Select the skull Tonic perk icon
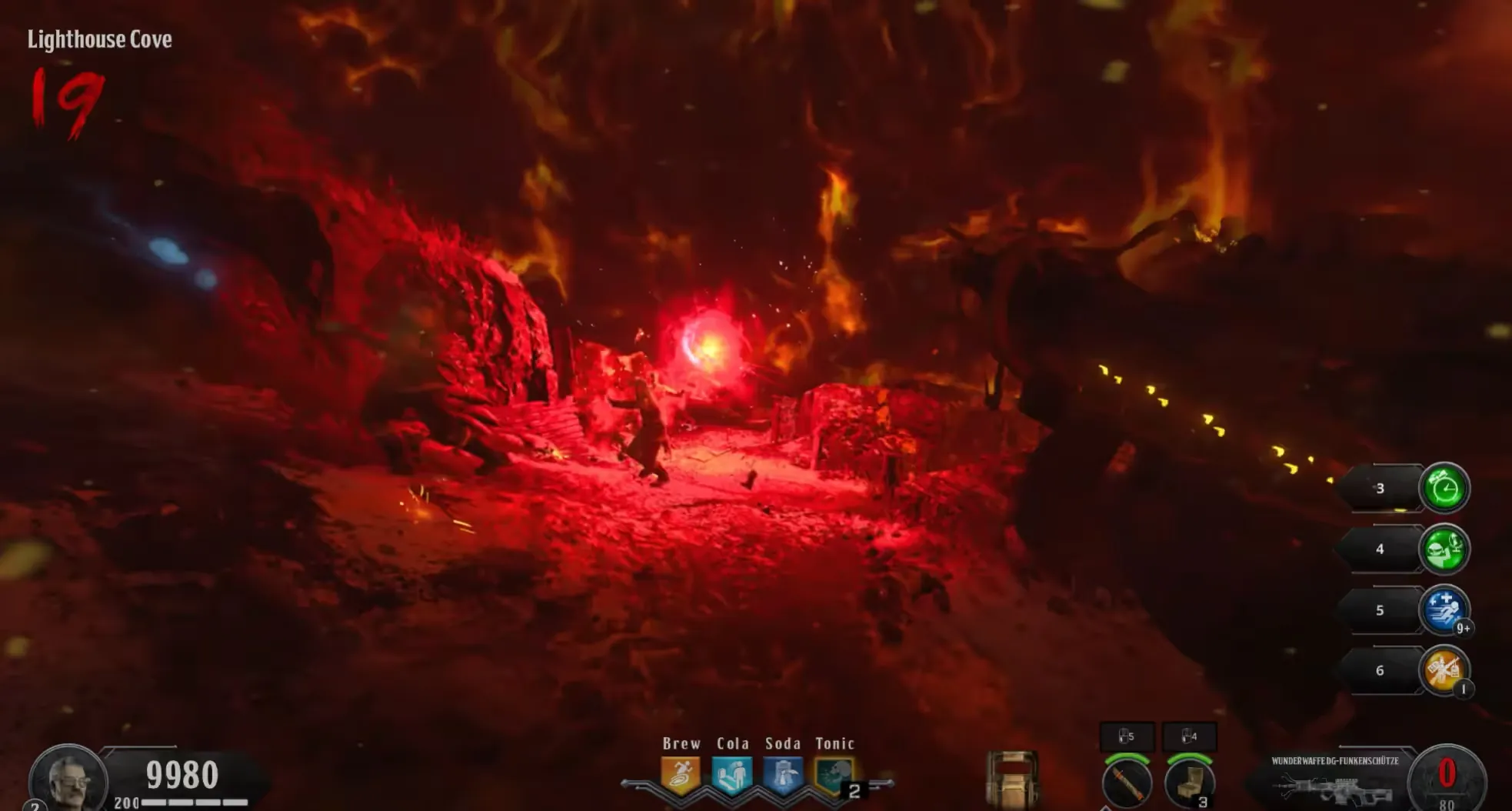Image resolution: width=1512 pixels, height=811 pixels. point(834,774)
